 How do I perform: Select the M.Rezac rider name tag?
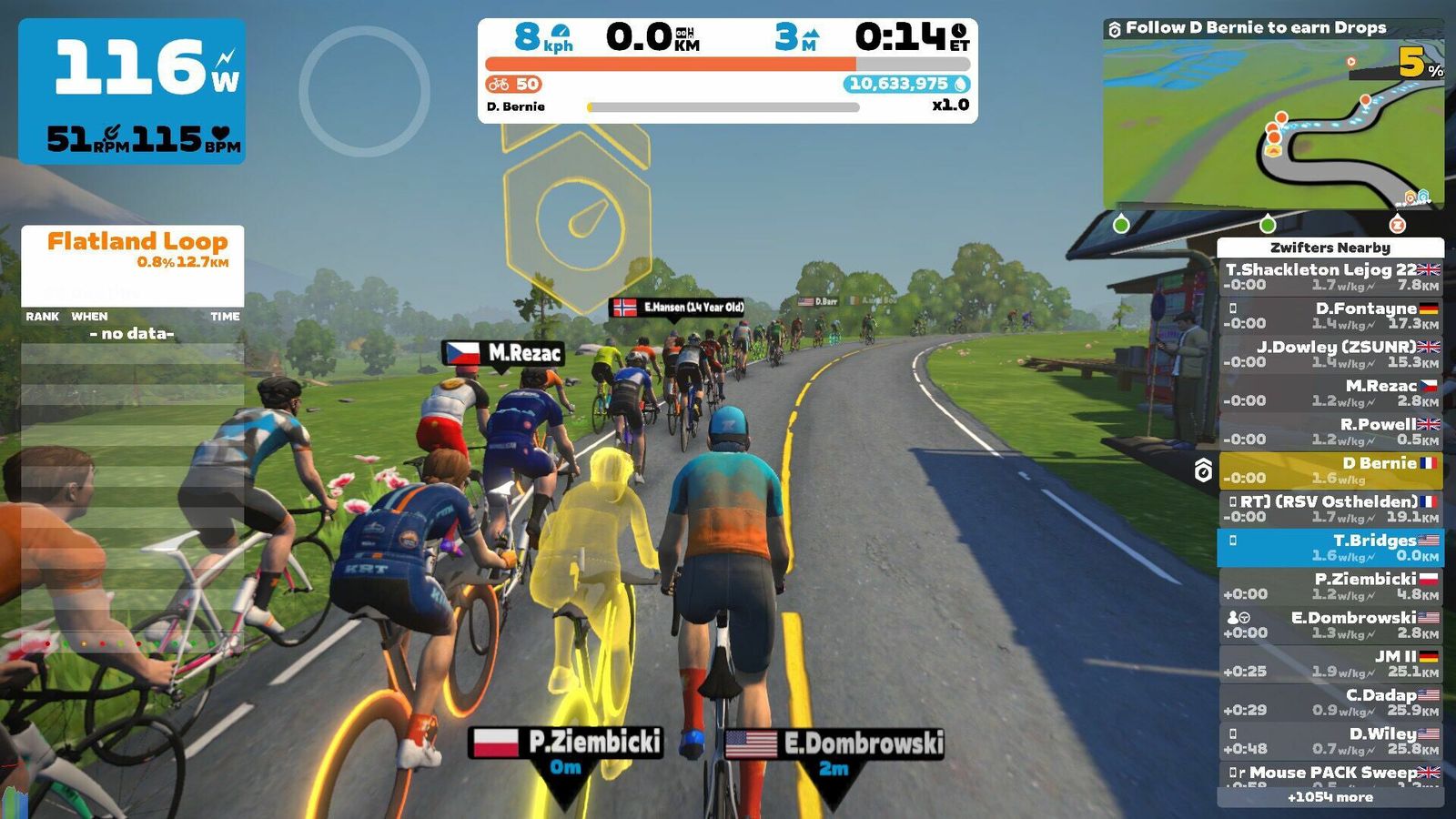click(503, 353)
